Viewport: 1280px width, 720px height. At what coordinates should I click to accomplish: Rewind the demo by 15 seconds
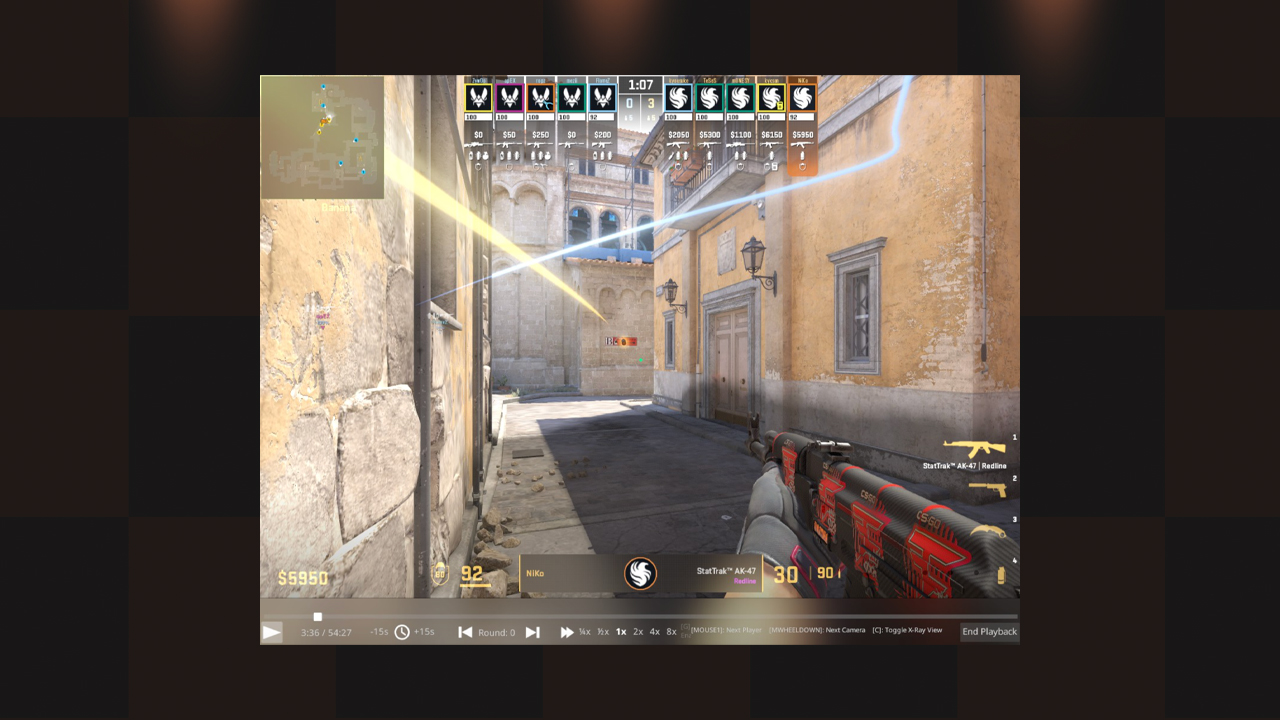379,632
